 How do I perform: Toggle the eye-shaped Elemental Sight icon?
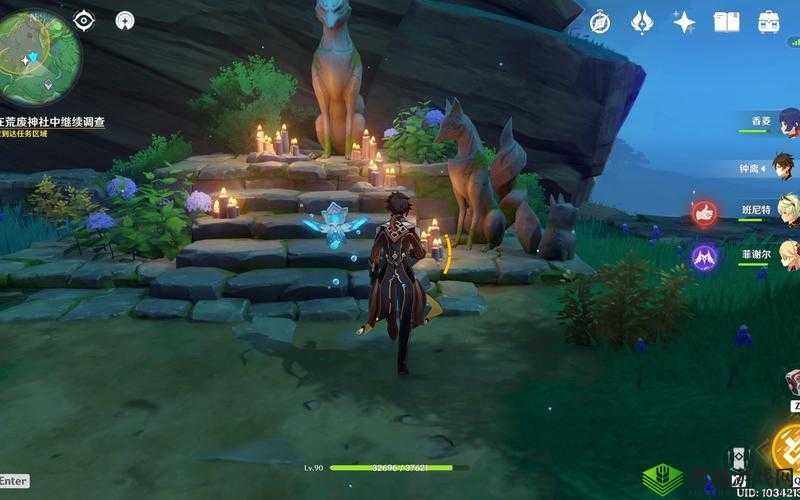pos(84,20)
